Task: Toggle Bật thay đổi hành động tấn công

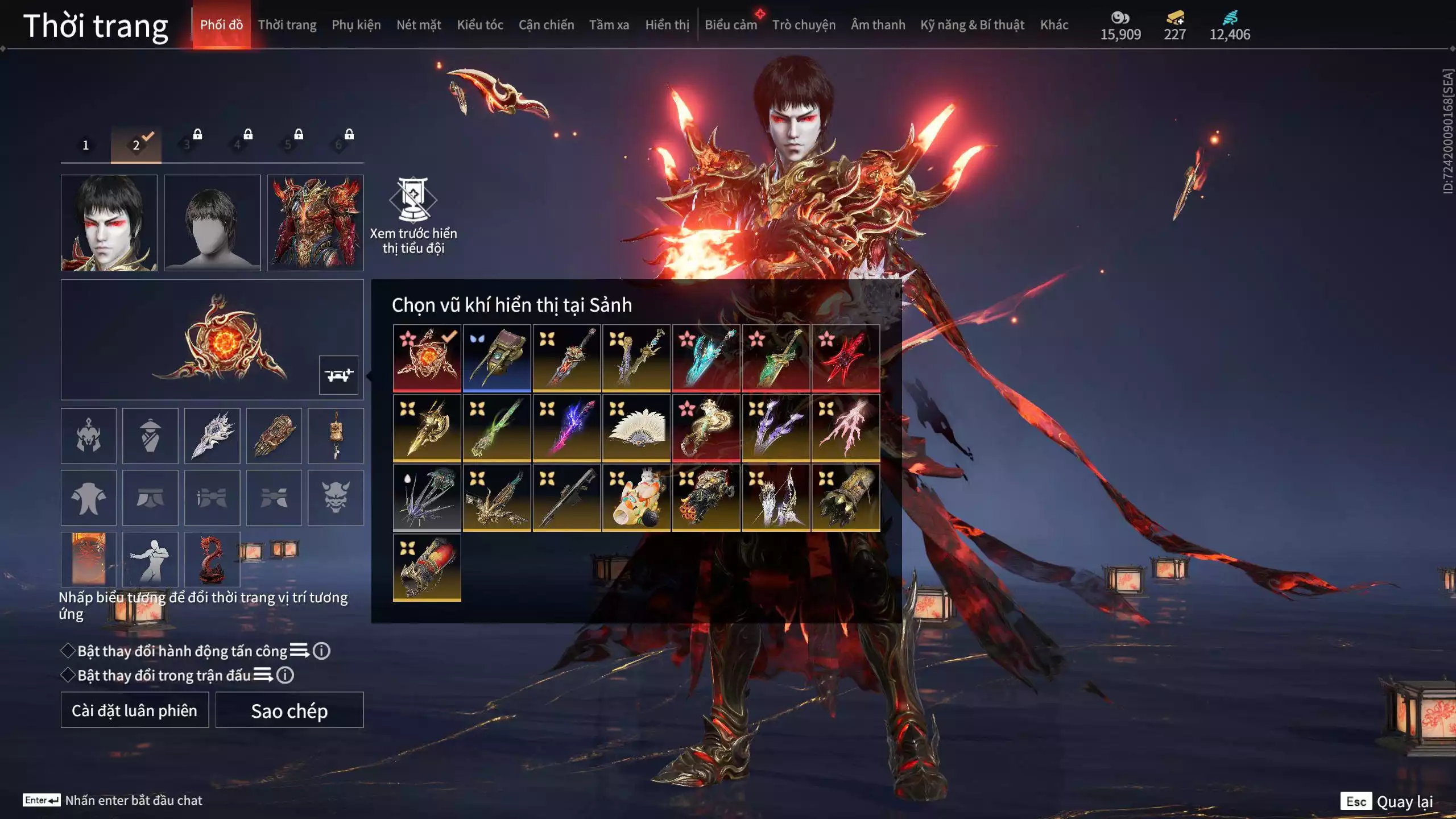Action: coord(68,651)
